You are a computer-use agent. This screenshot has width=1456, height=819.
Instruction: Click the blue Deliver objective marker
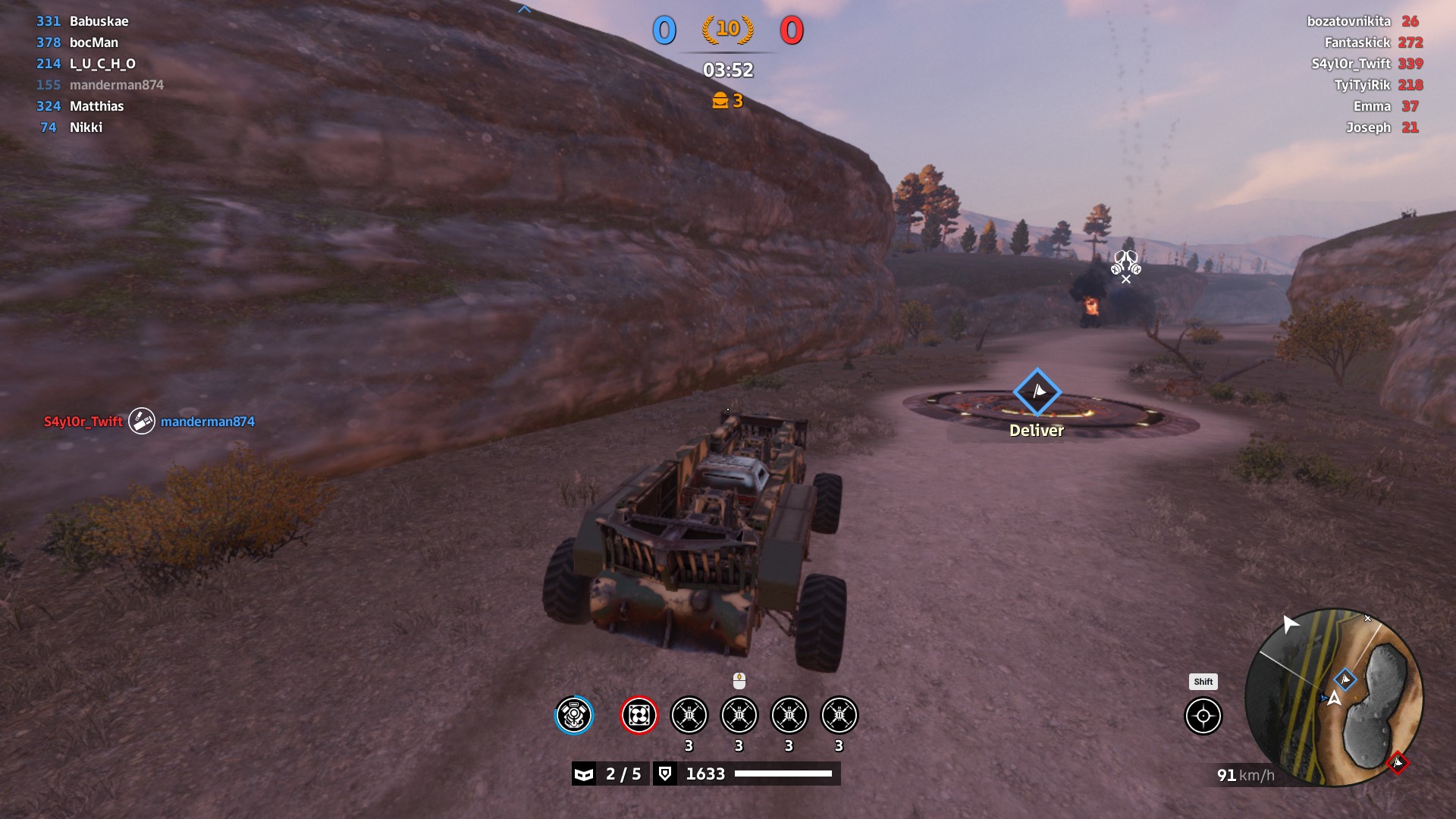[x=1037, y=392]
